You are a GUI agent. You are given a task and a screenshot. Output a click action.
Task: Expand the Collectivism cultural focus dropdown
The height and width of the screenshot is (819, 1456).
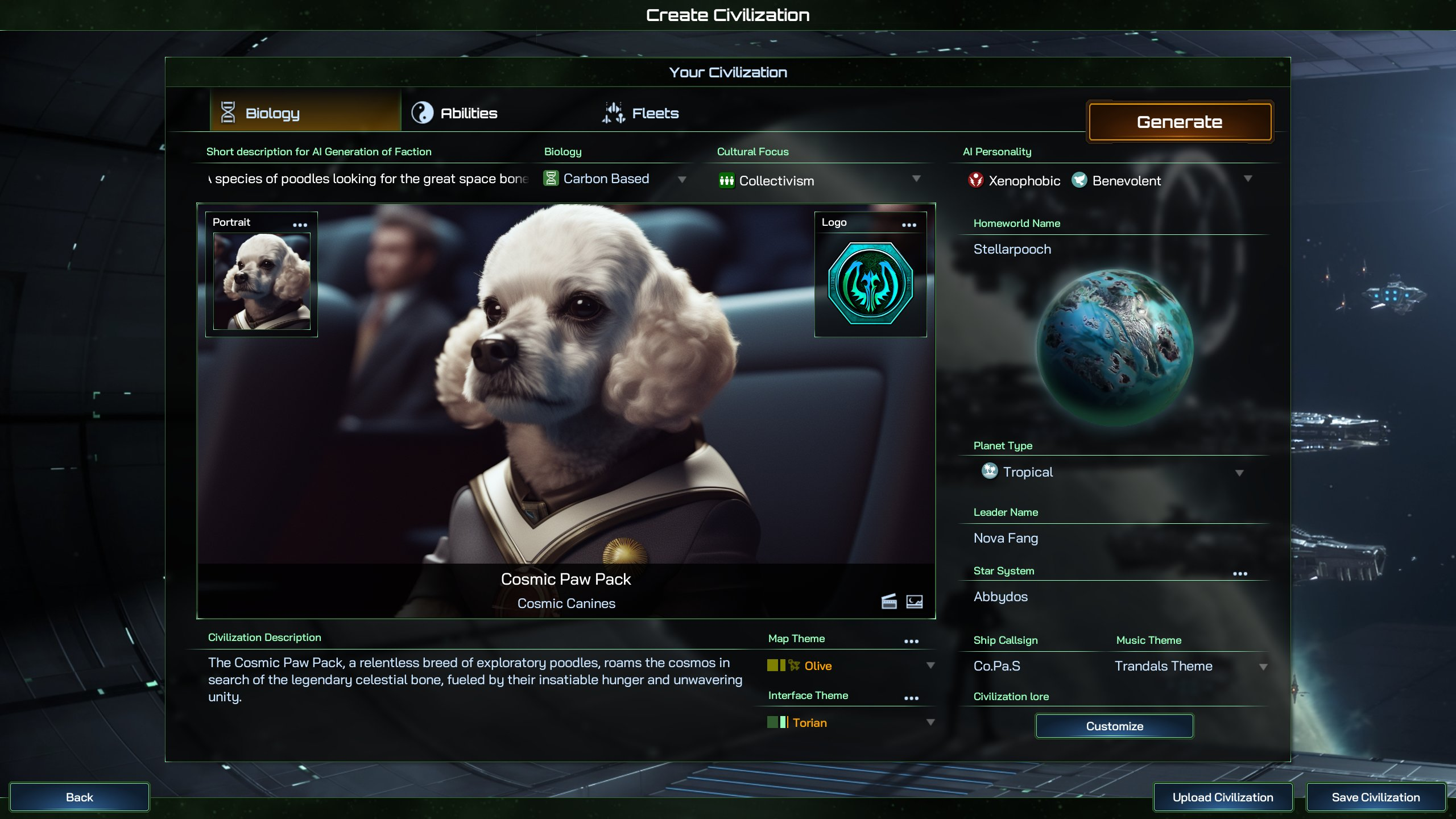(819, 180)
